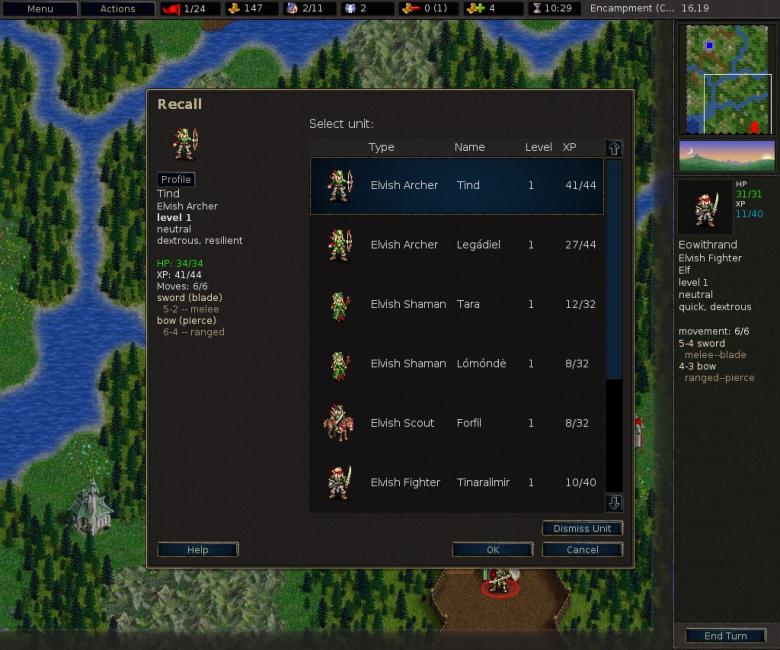Click the minimap in the sidebar
The image size is (780, 650).
[727, 78]
